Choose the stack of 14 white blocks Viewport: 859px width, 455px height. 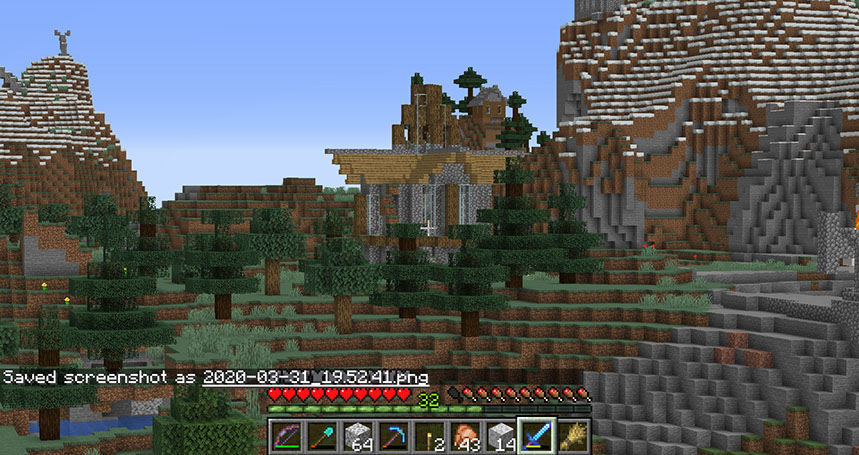tap(502, 436)
